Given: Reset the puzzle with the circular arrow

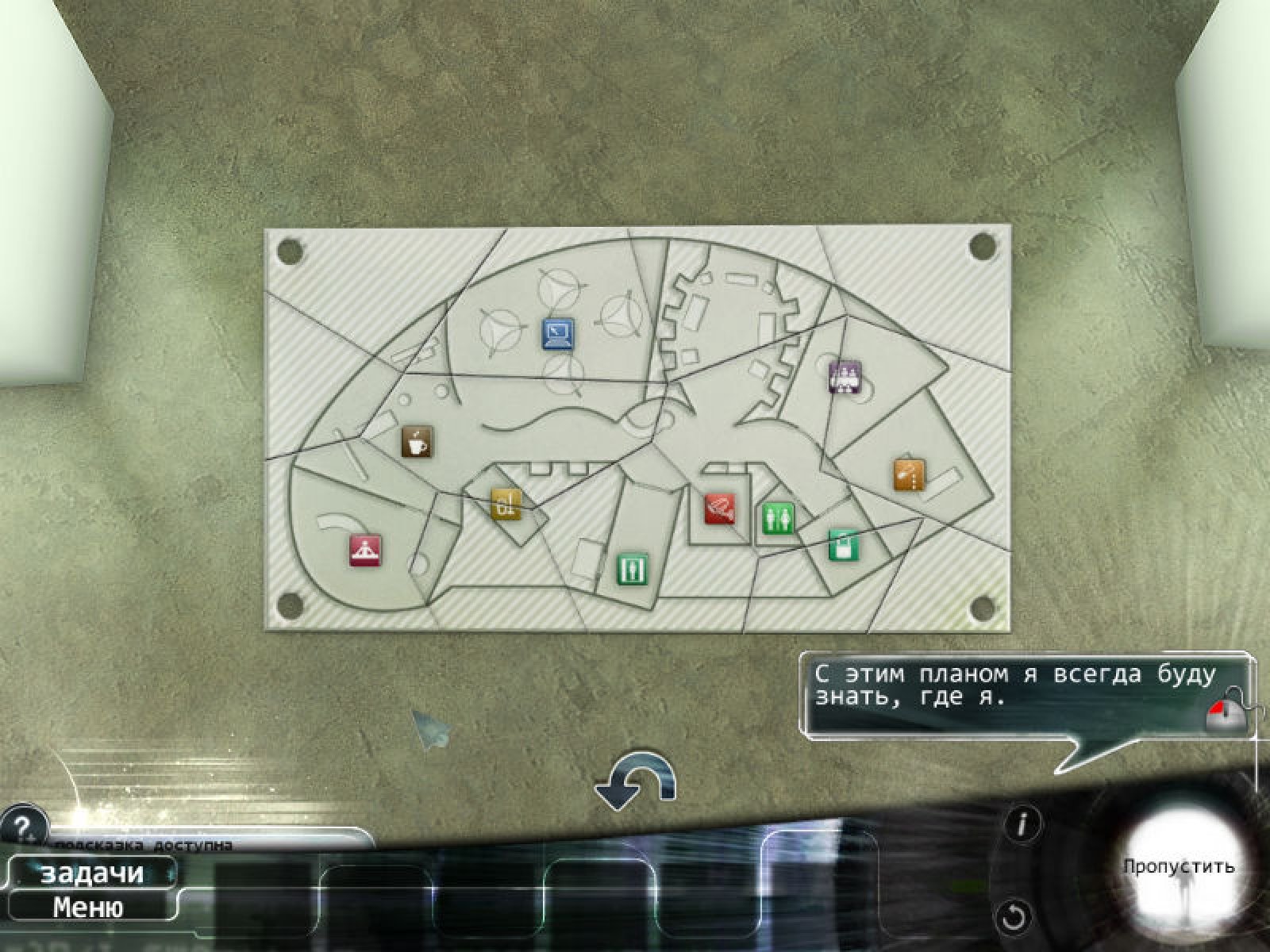Looking at the screenshot, I should [x=1014, y=917].
